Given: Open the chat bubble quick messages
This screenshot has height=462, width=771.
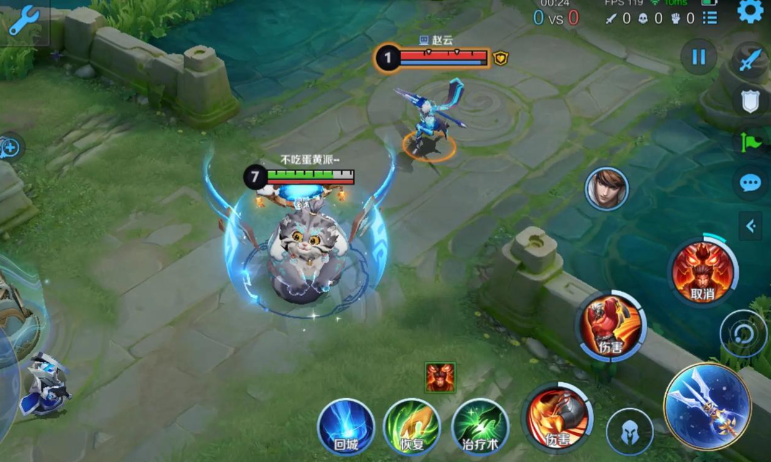Looking at the screenshot, I should [x=750, y=184].
